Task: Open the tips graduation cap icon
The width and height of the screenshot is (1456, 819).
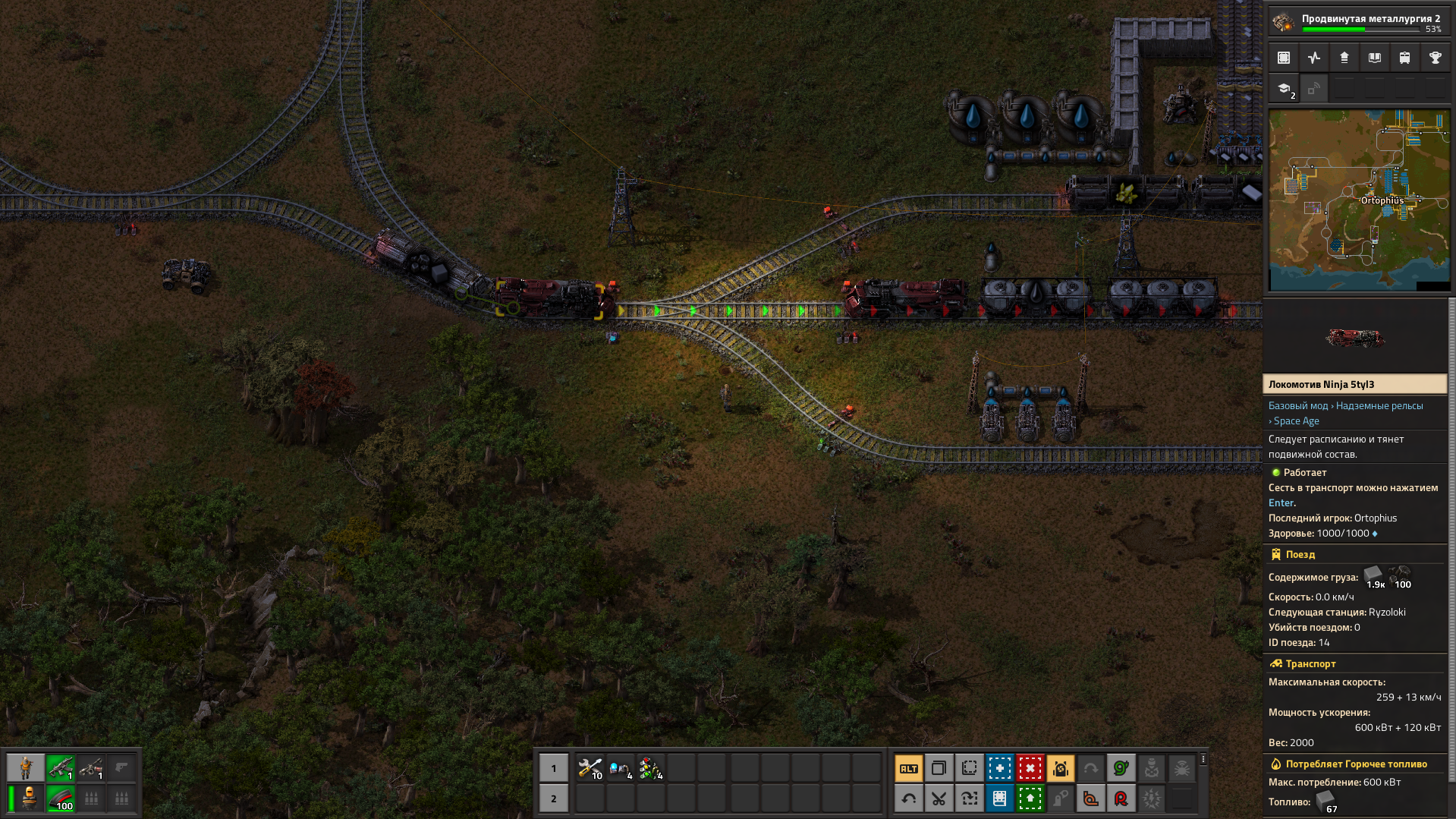Action: click(1284, 89)
